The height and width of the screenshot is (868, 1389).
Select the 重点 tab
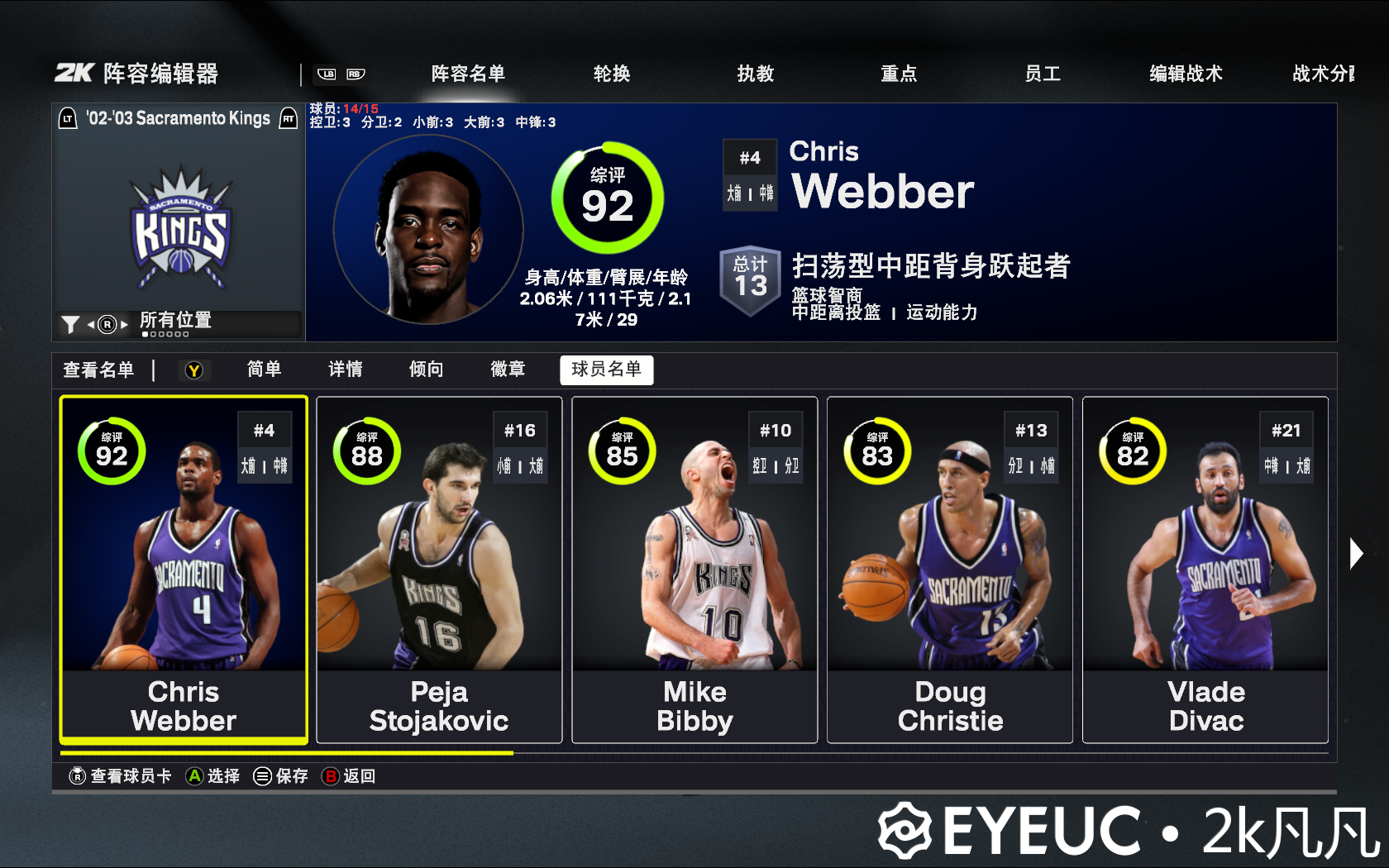pos(899,74)
